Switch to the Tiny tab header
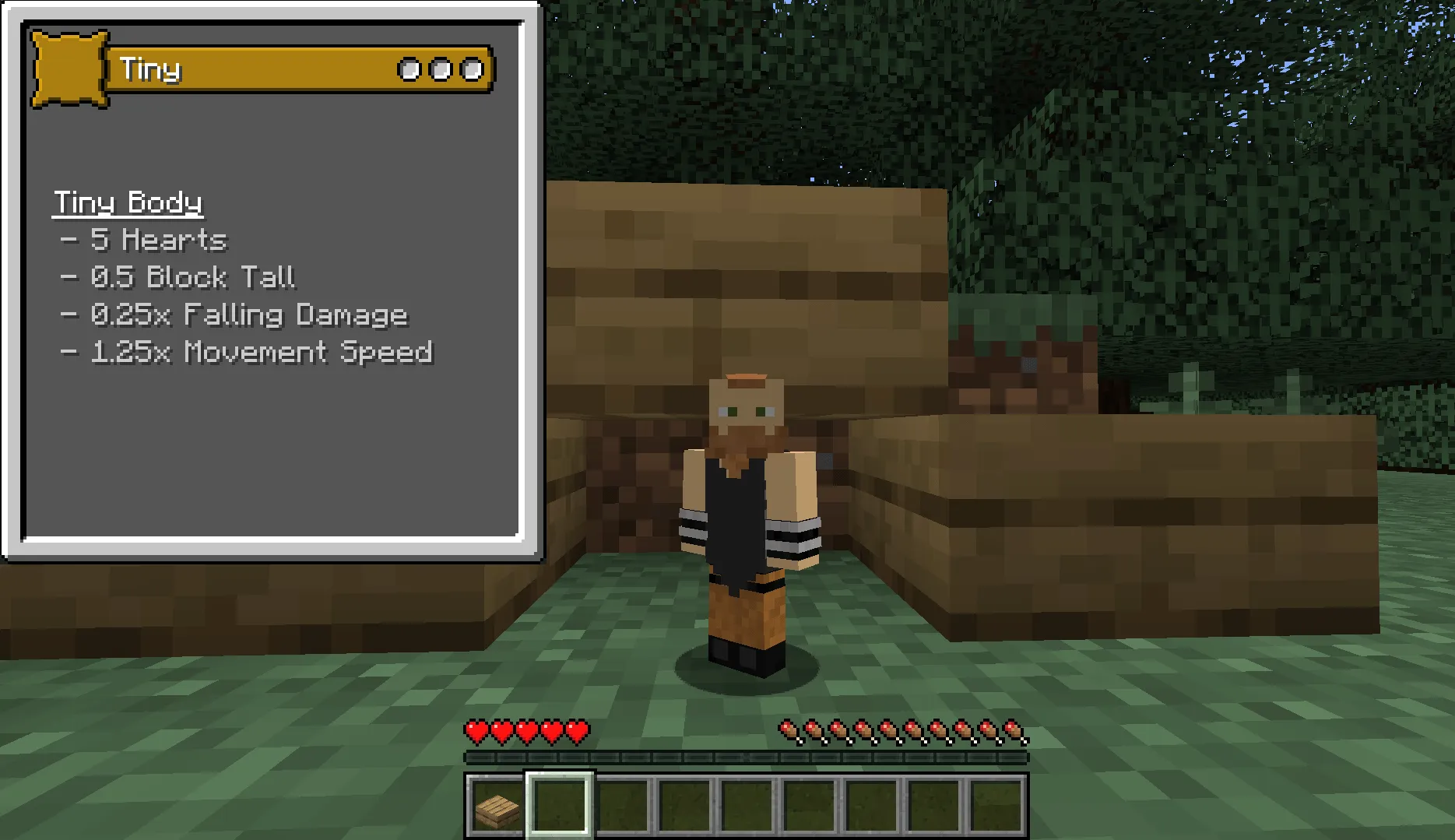Image resolution: width=1455 pixels, height=840 pixels. pos(153,69)
